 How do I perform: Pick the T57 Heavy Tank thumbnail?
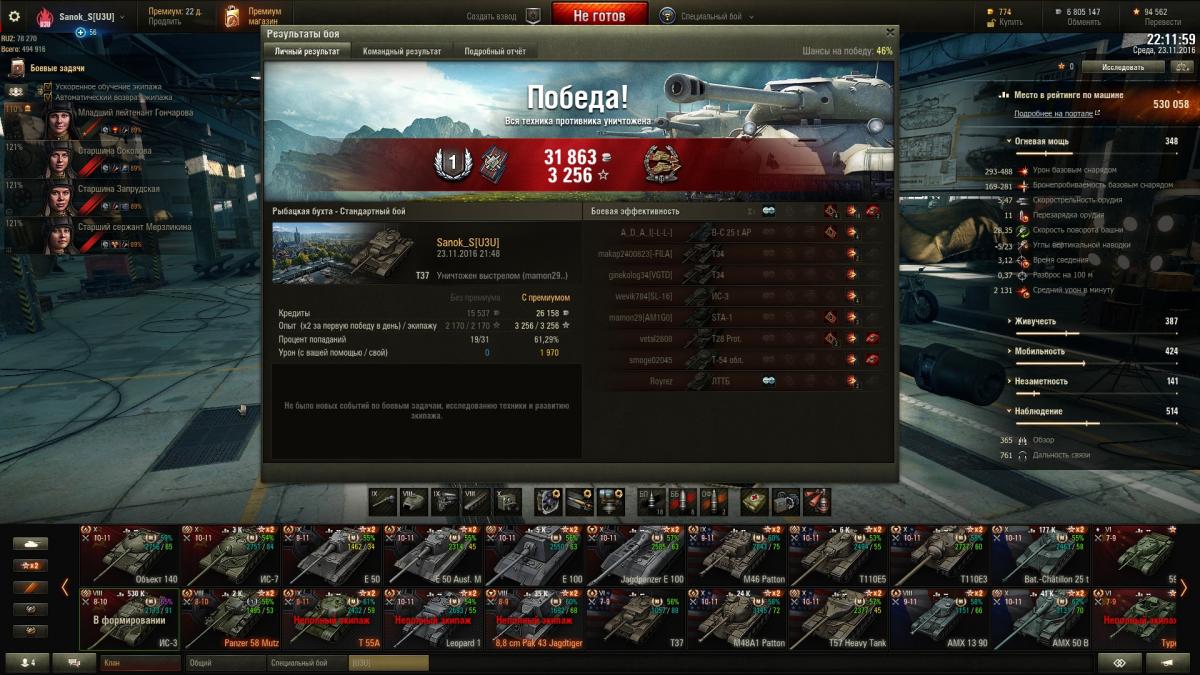pos(838,618)
